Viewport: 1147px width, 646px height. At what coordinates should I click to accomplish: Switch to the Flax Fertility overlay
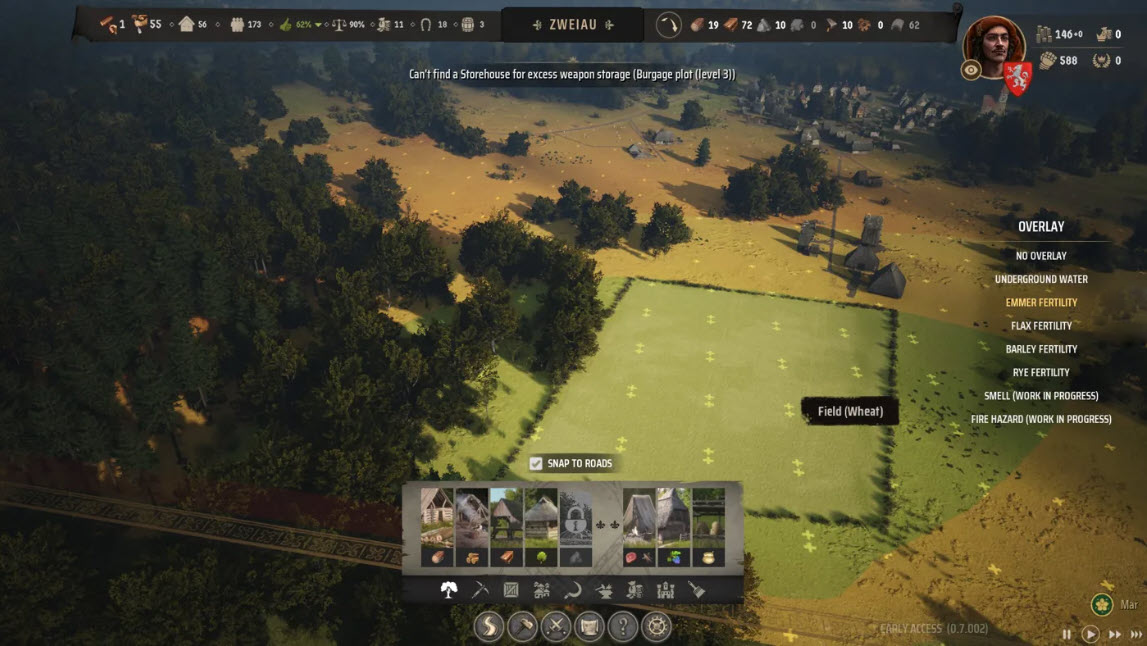1041,326
